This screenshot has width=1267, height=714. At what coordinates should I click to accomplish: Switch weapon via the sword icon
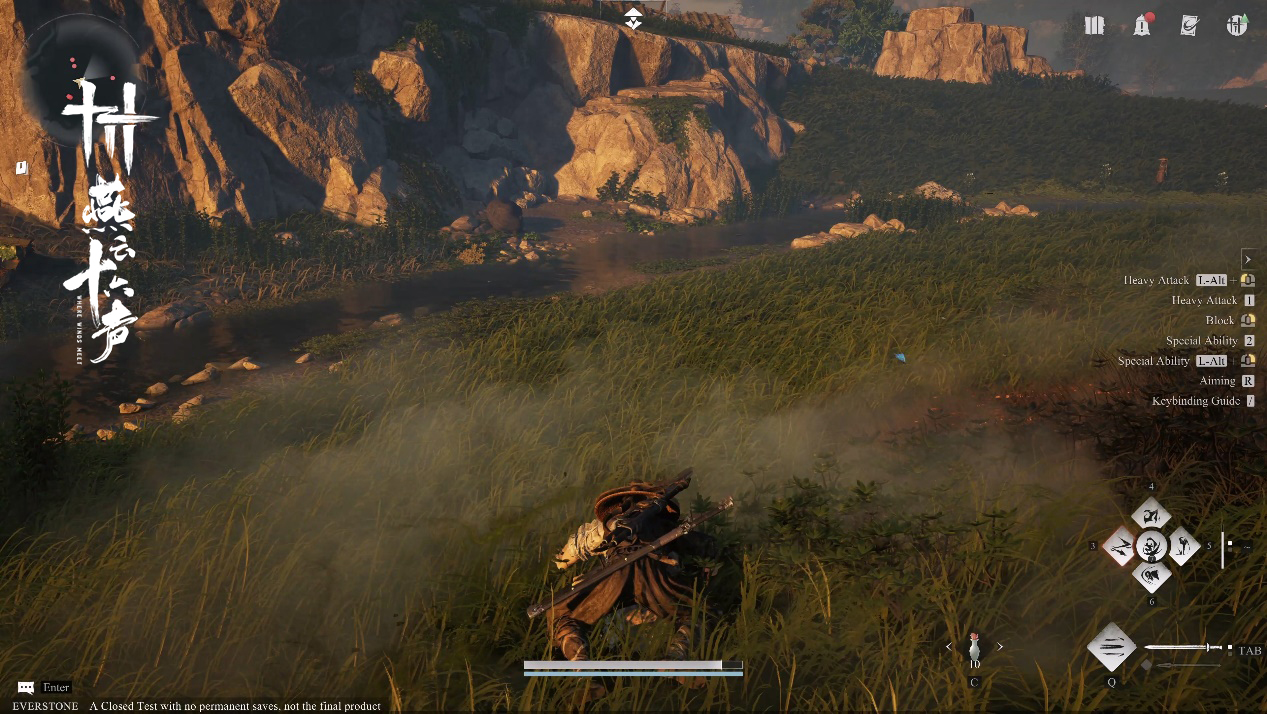pyautogui.click(x=1185, y=648)
